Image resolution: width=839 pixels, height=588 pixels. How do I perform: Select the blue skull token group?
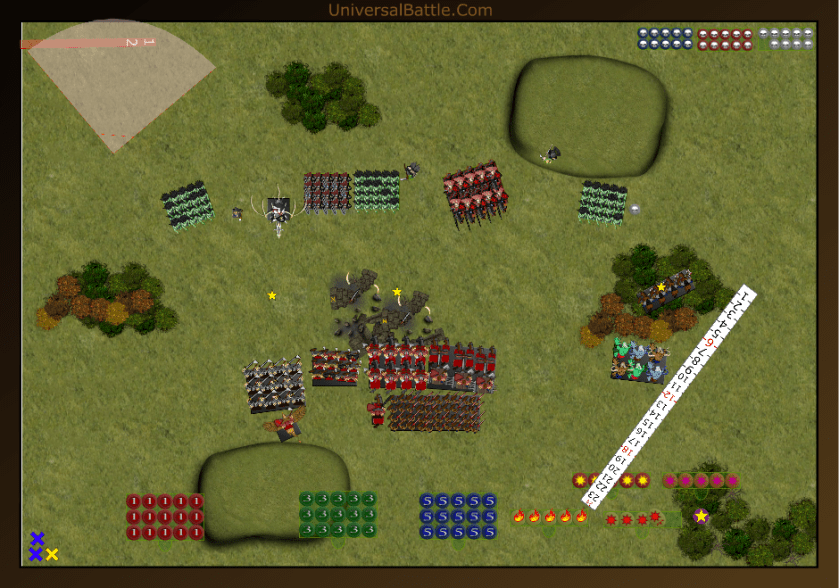[x=665, y=39]
